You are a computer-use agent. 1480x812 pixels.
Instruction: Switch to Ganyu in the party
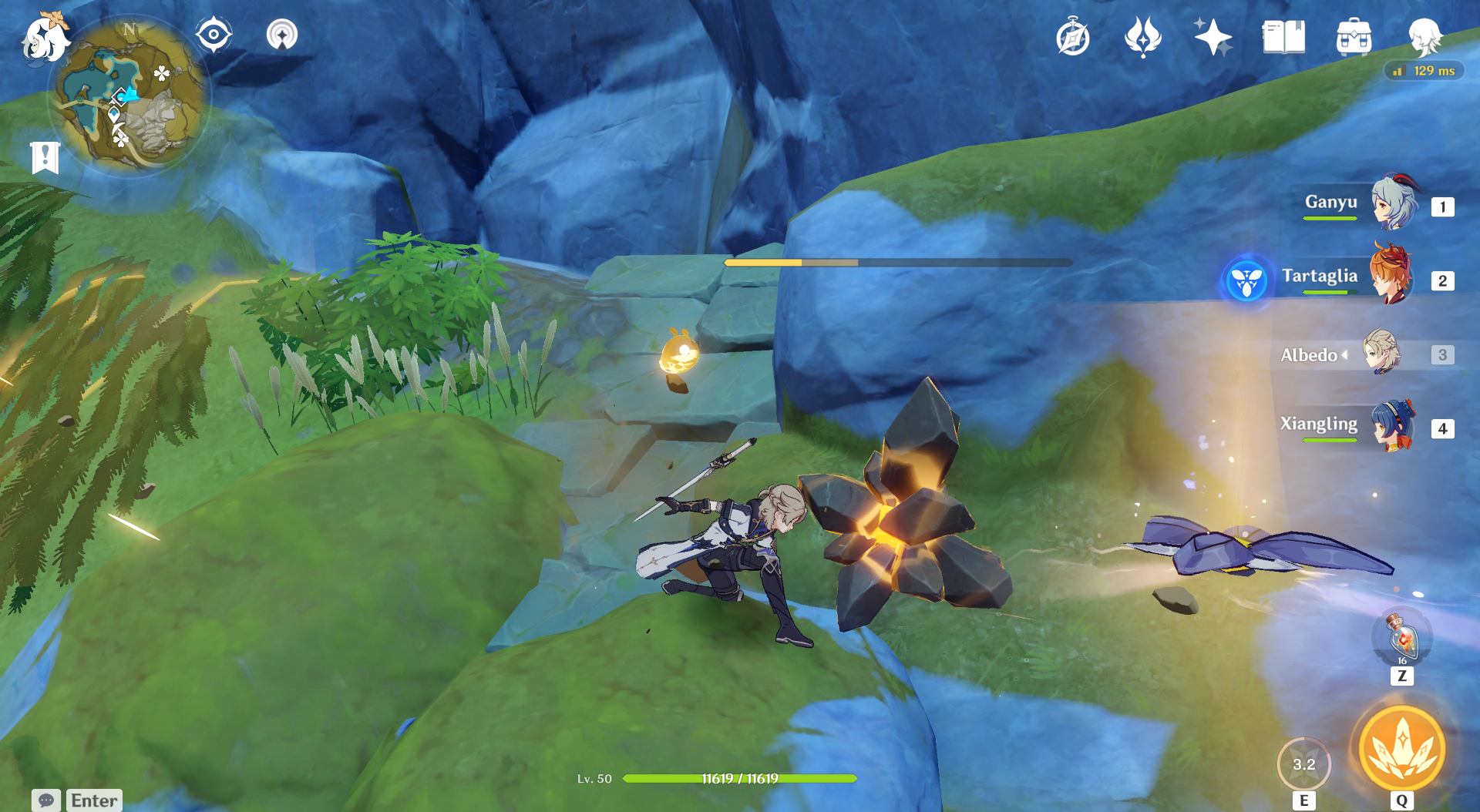1394,204
